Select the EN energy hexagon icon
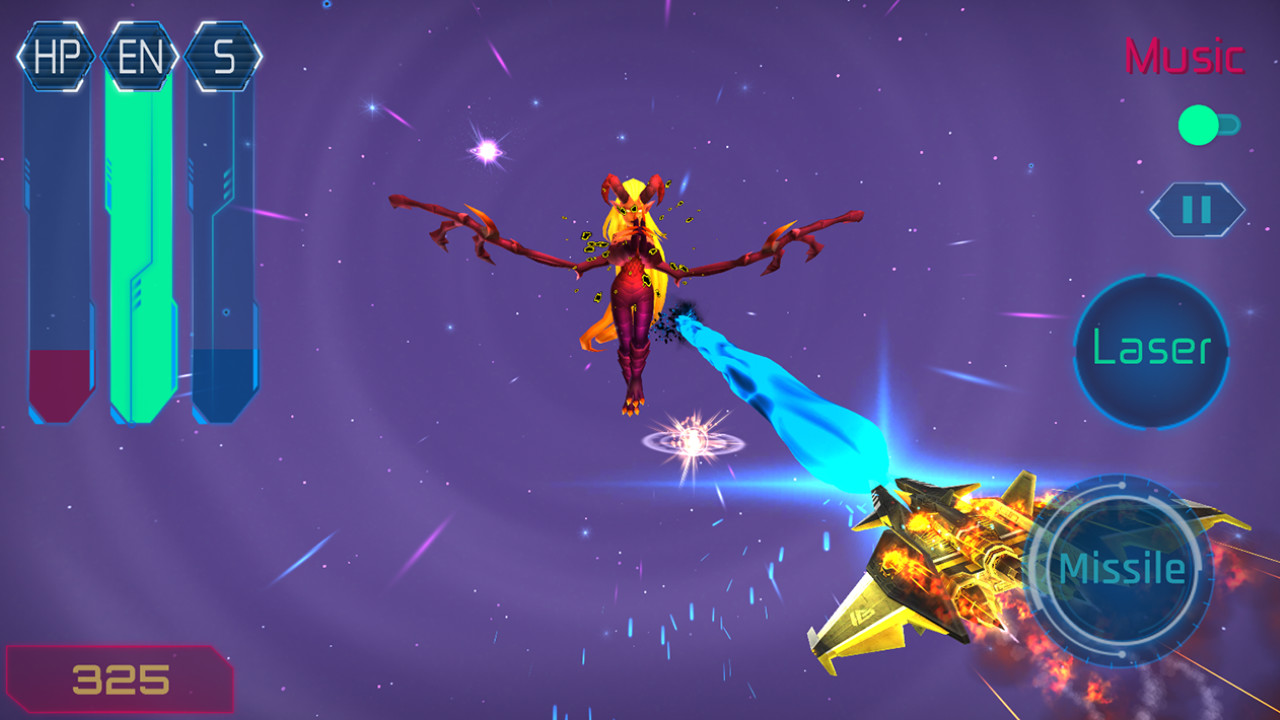 [139, 56]
